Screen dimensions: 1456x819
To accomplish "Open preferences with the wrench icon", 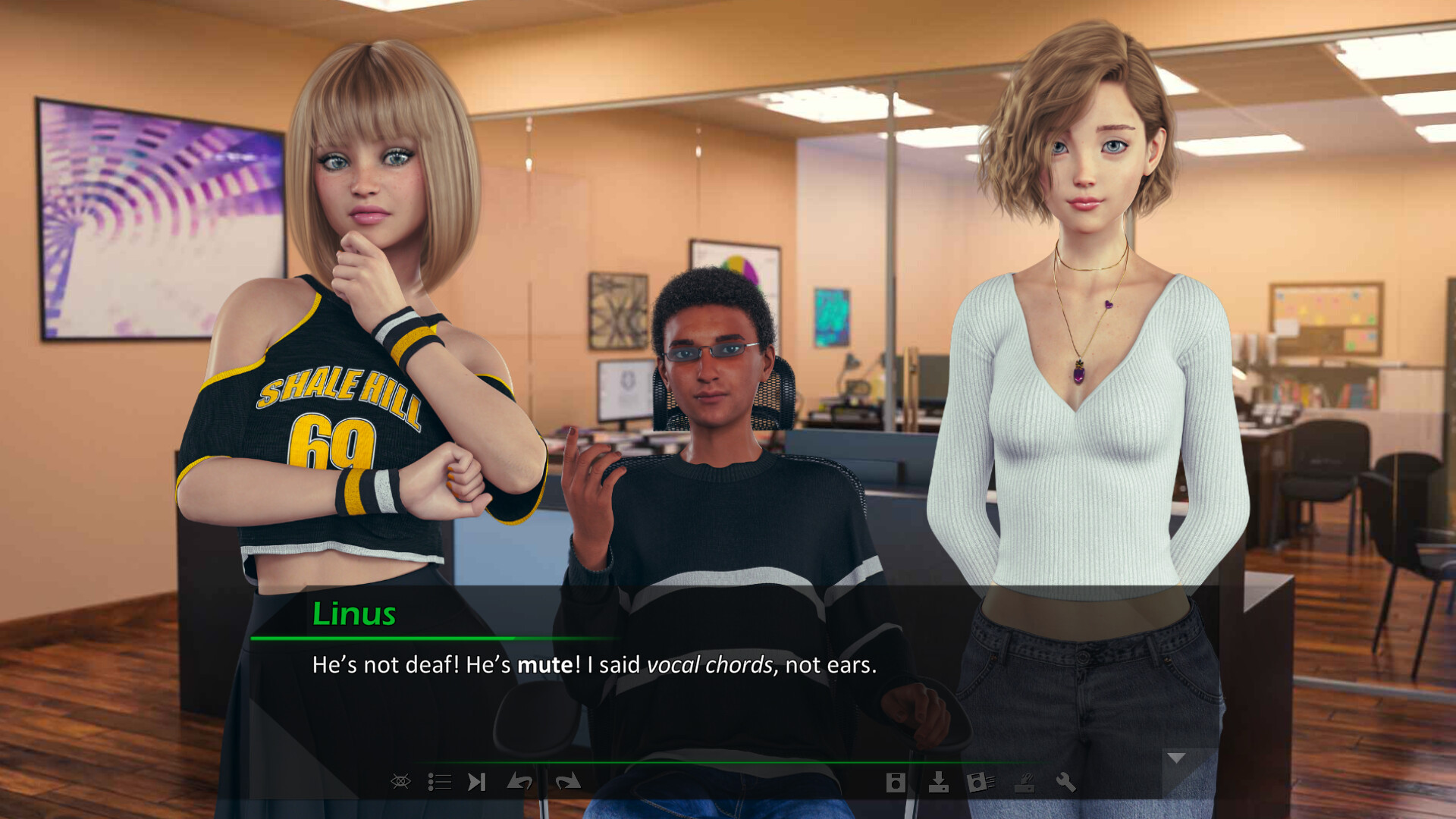I will (x=1066, y=782).
